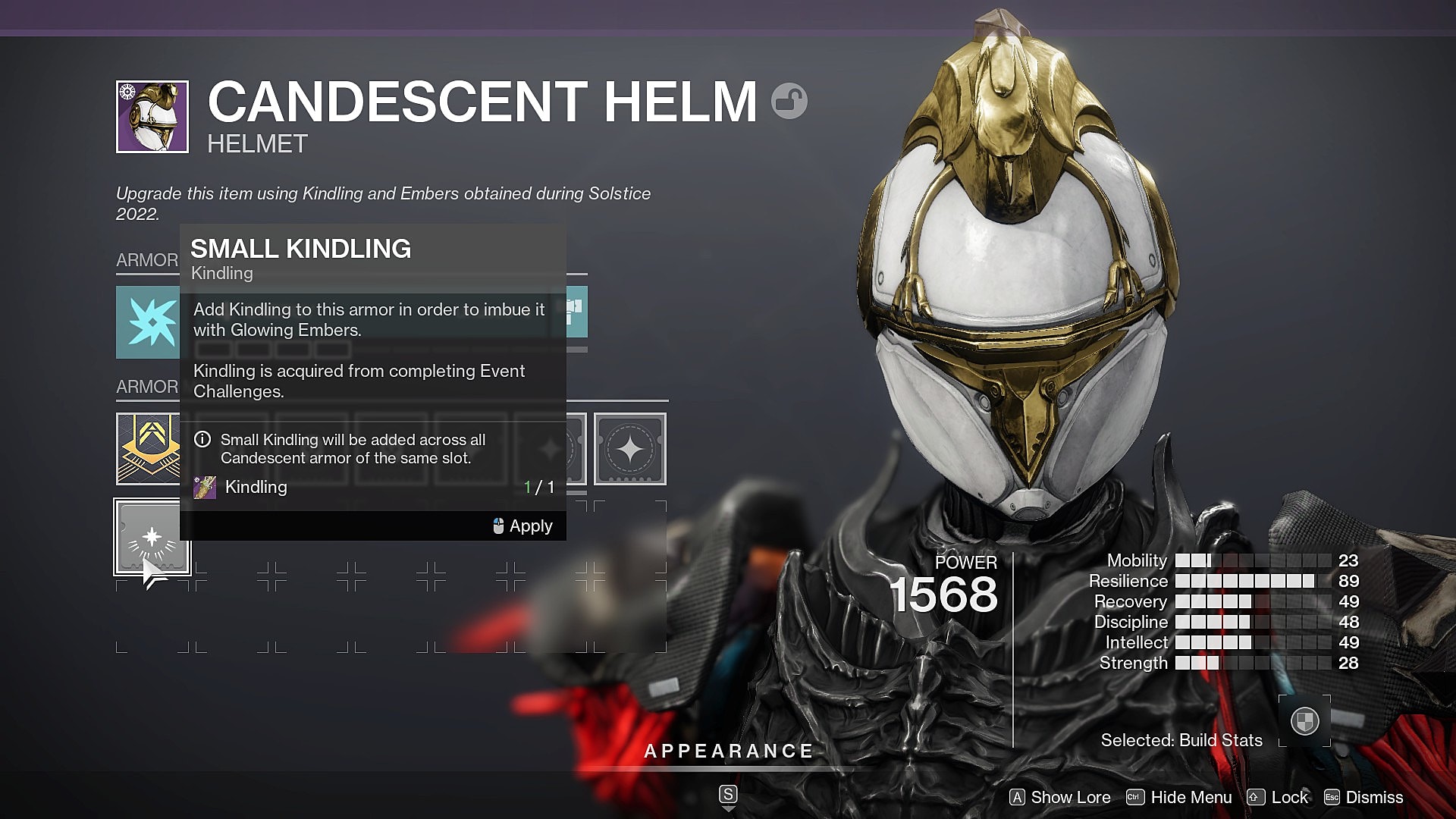The width and height of the screenshot is (1456, 819).
Task: Select the Small Kindling upgrade slot
Action: point(152,537)
